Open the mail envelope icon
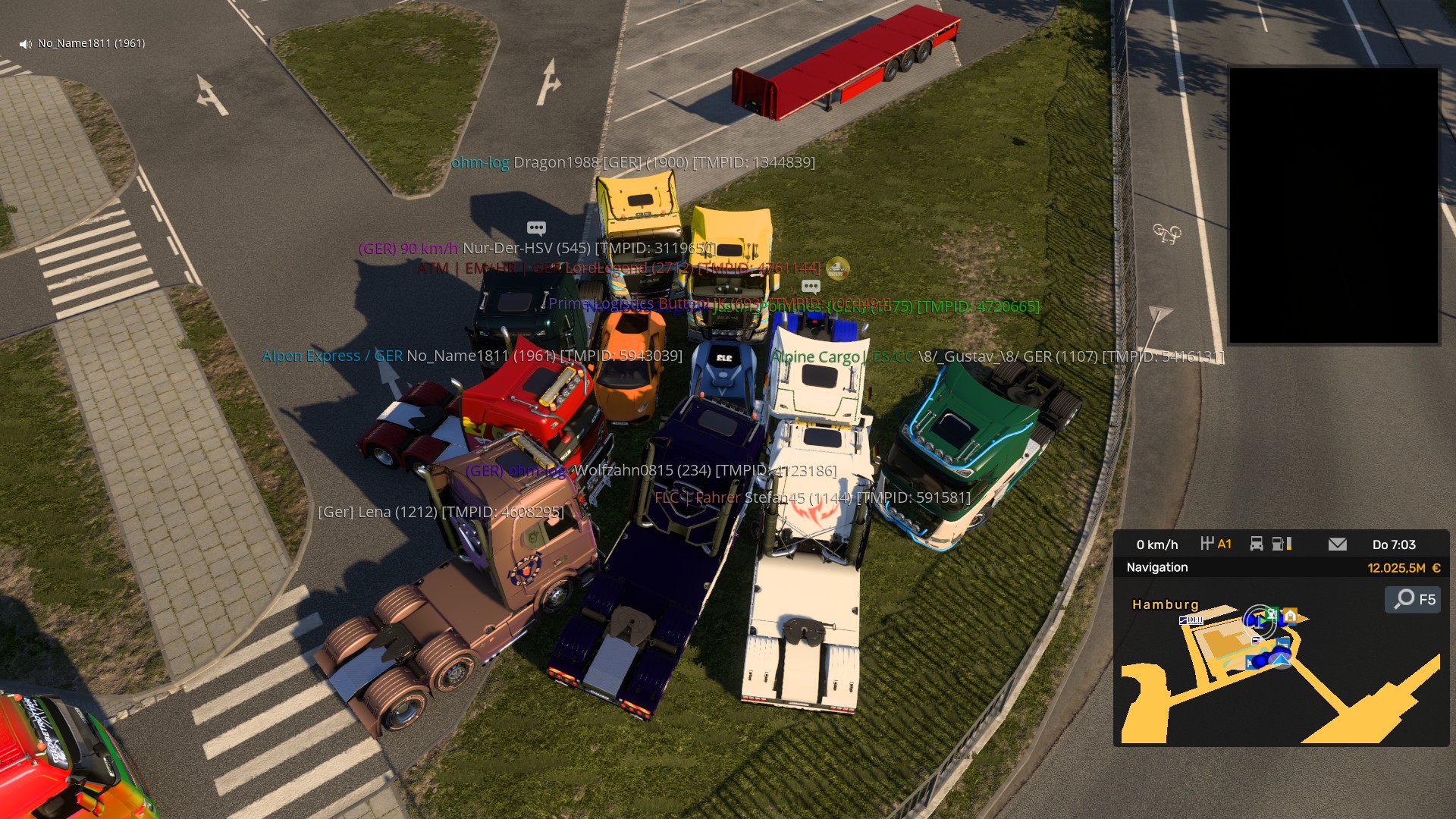This screenshot has width=1456, height=819. pyautogui.click(x=1338, y=544)
